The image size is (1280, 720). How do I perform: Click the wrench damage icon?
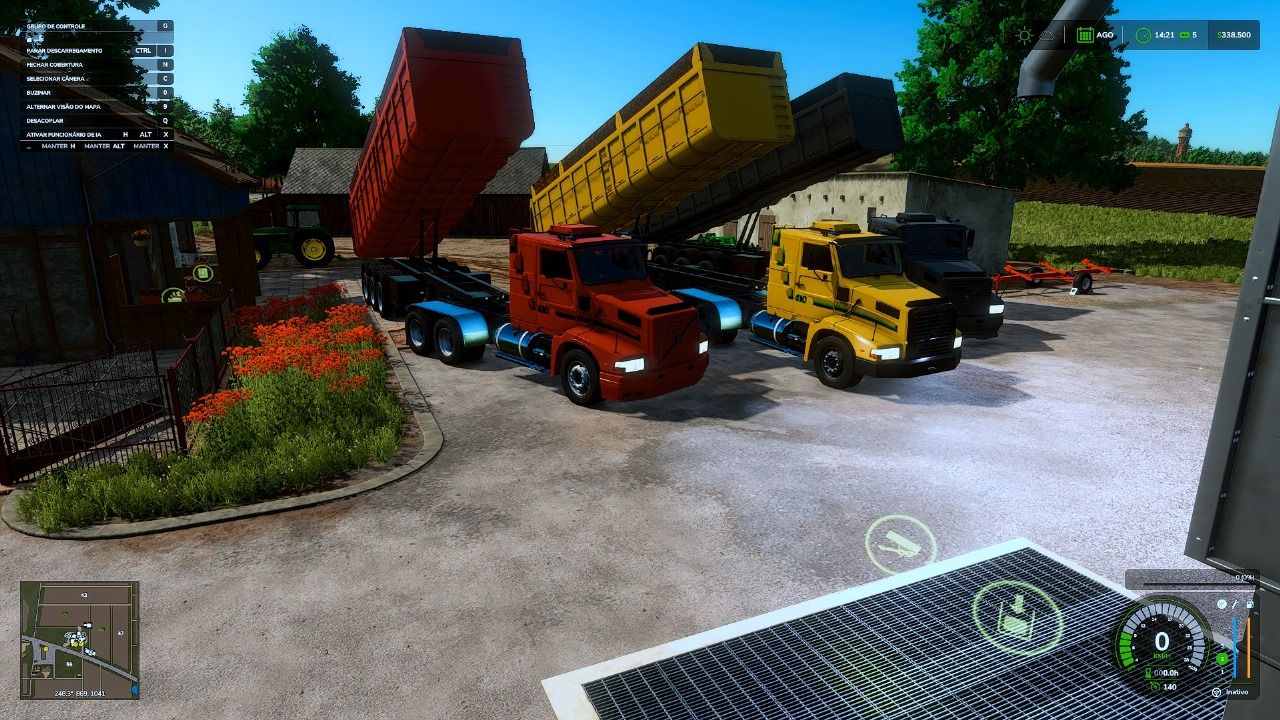click(1236, 604)
